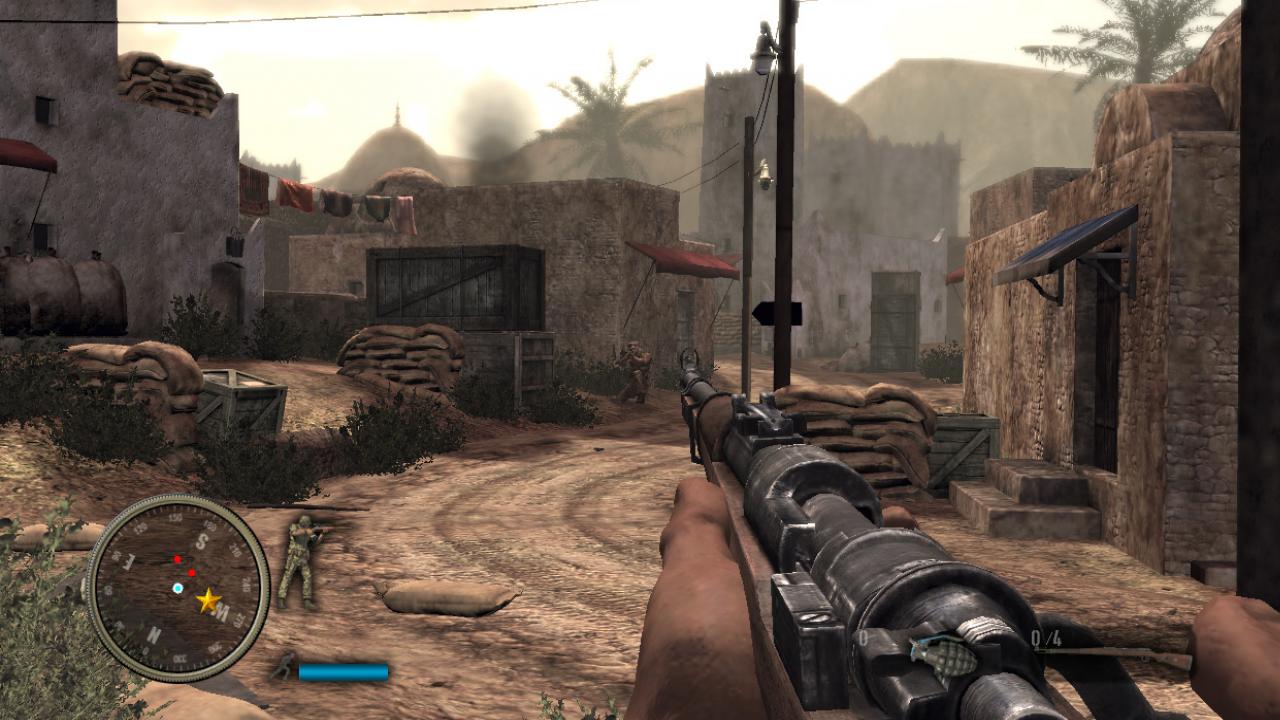The width and height of the screenshot is (1280, 720).
Task: Select the gold star objective marker
Action: point(209,599)
